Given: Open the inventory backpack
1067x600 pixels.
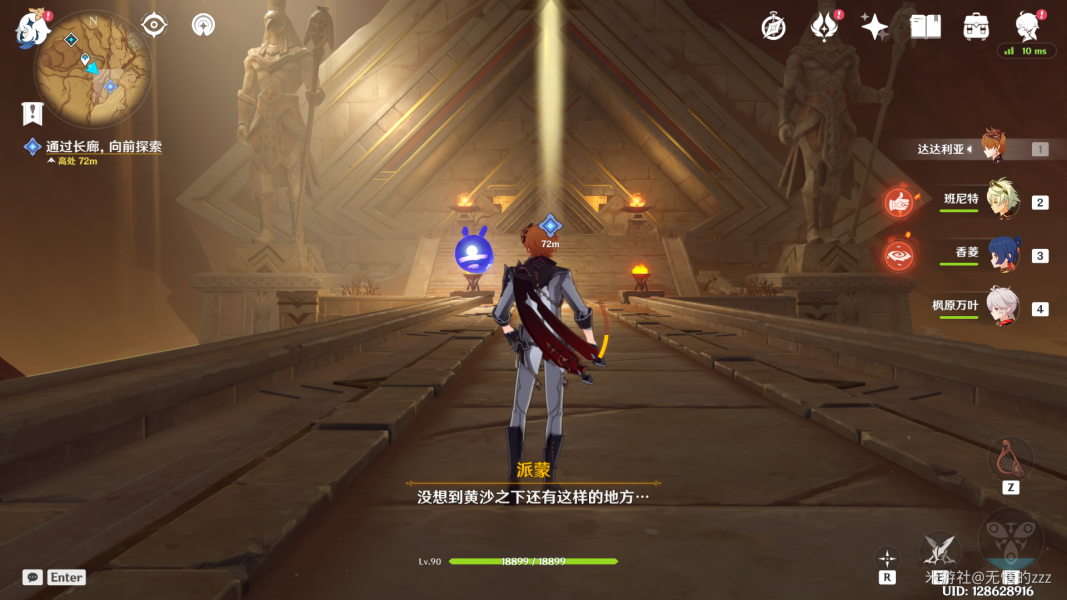Looking at the screenshot, I should click(976, 27).
